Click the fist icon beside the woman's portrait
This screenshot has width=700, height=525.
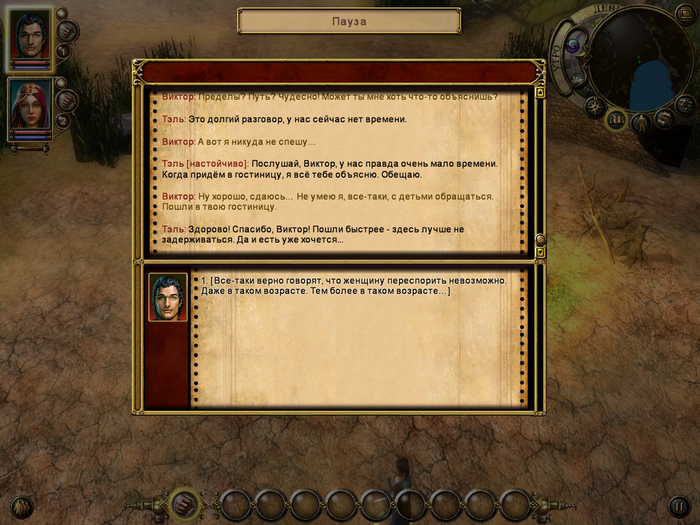point(68,101)
